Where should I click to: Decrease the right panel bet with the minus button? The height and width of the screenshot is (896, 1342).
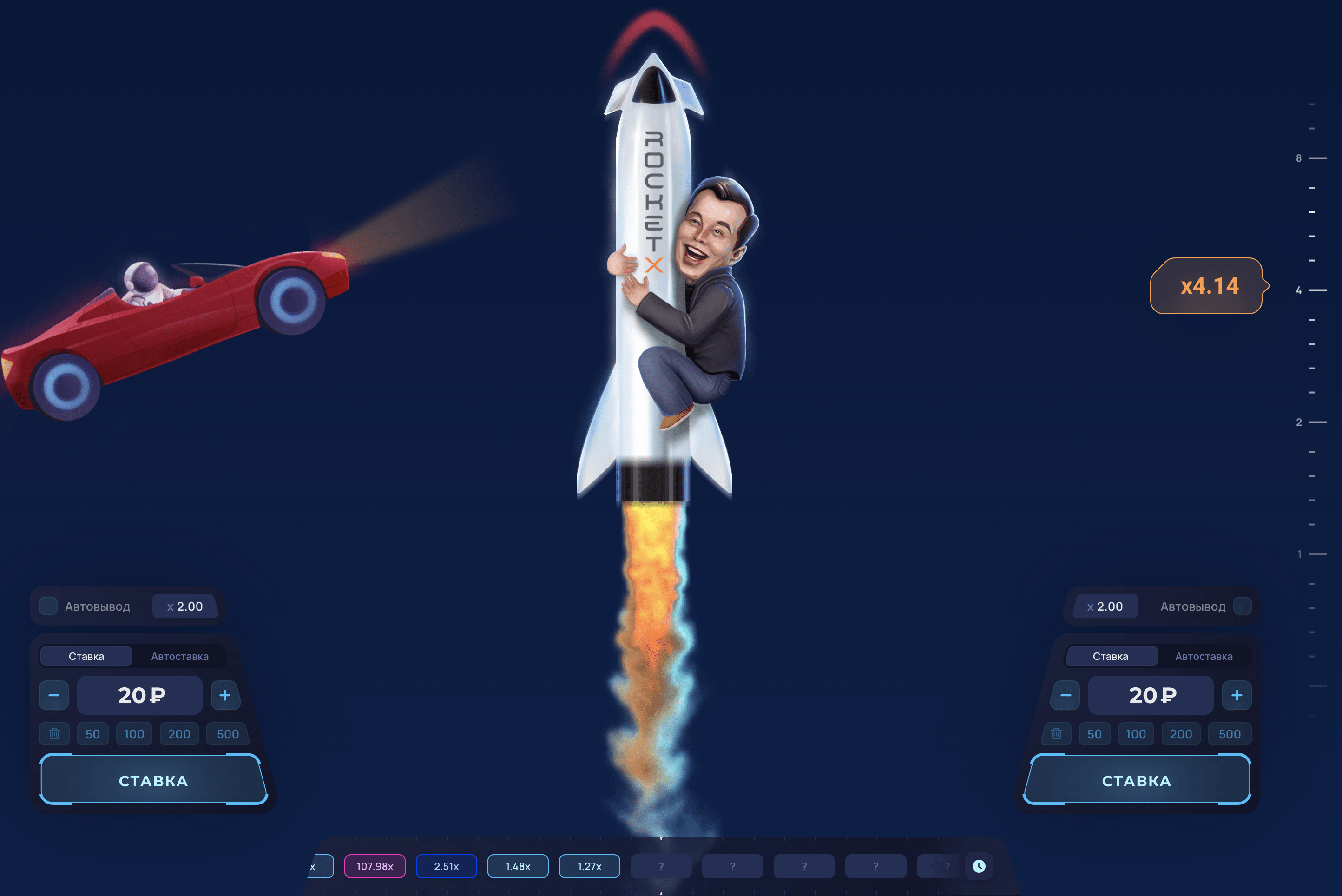pyautogui.click(x=1066, y=695)
